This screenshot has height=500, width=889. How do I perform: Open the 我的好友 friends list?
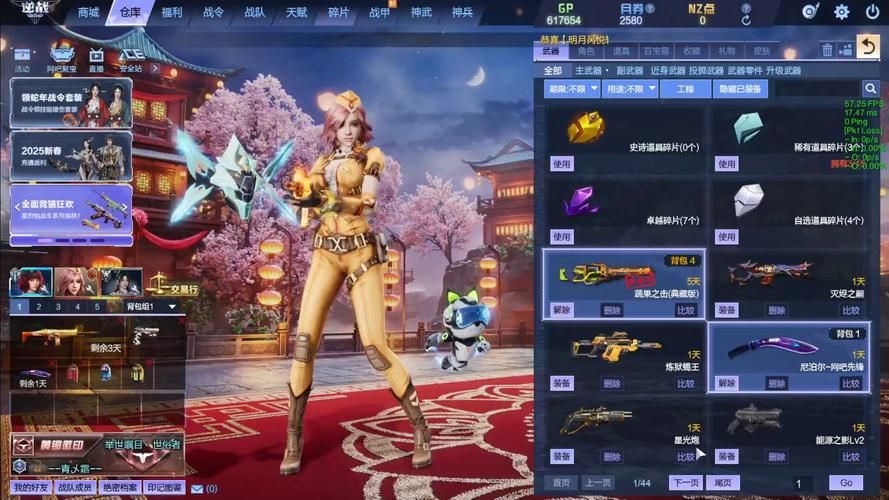coord(31,487)
